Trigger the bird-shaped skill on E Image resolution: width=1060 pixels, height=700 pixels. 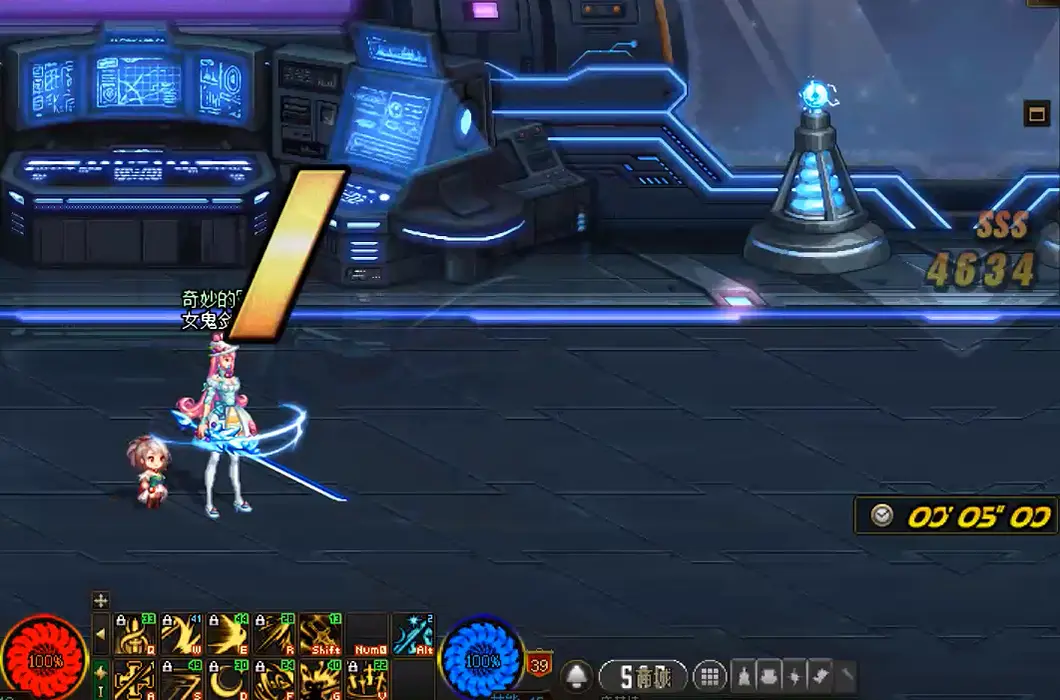[227, 634]
